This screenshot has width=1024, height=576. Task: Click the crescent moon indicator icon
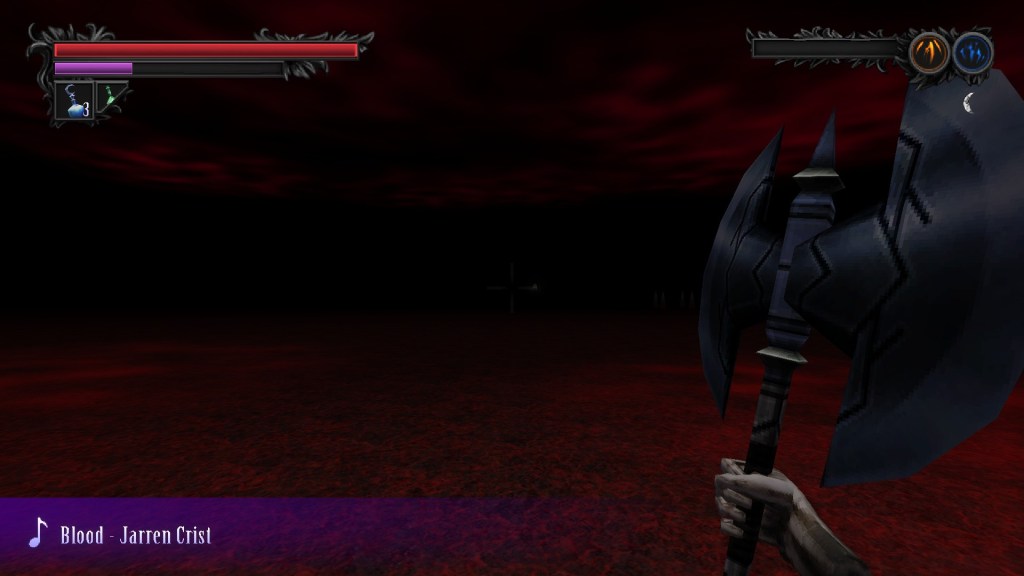click(969, 100)
